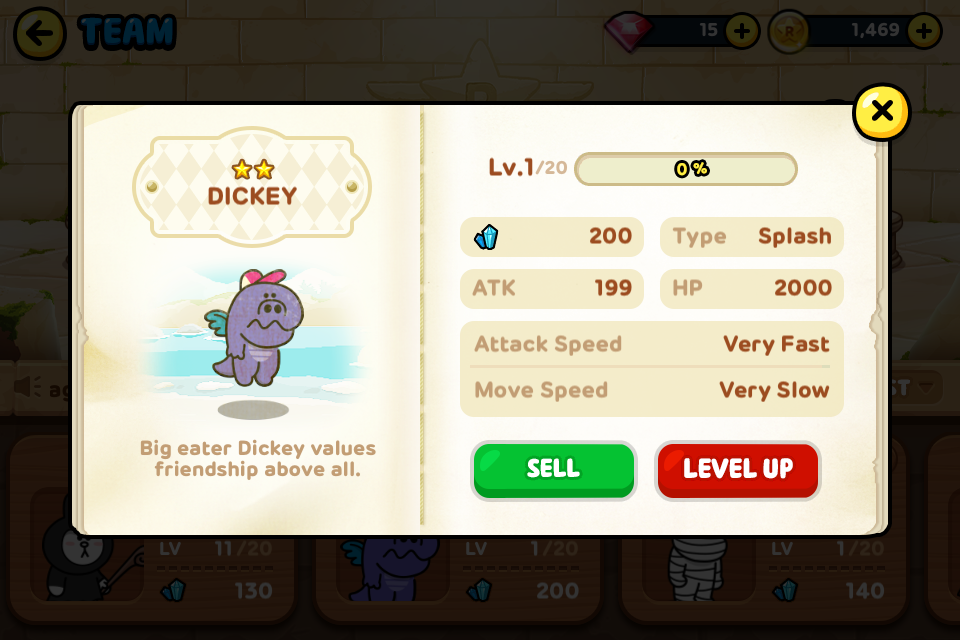This screenshot has height=640, width=960.
Task: Sell the Dickey character
Action: click(553, 470)
